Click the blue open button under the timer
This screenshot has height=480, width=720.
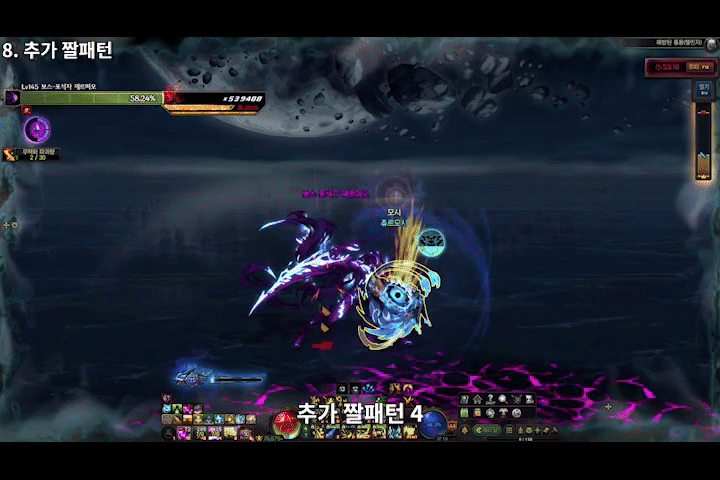pos(703,87)
